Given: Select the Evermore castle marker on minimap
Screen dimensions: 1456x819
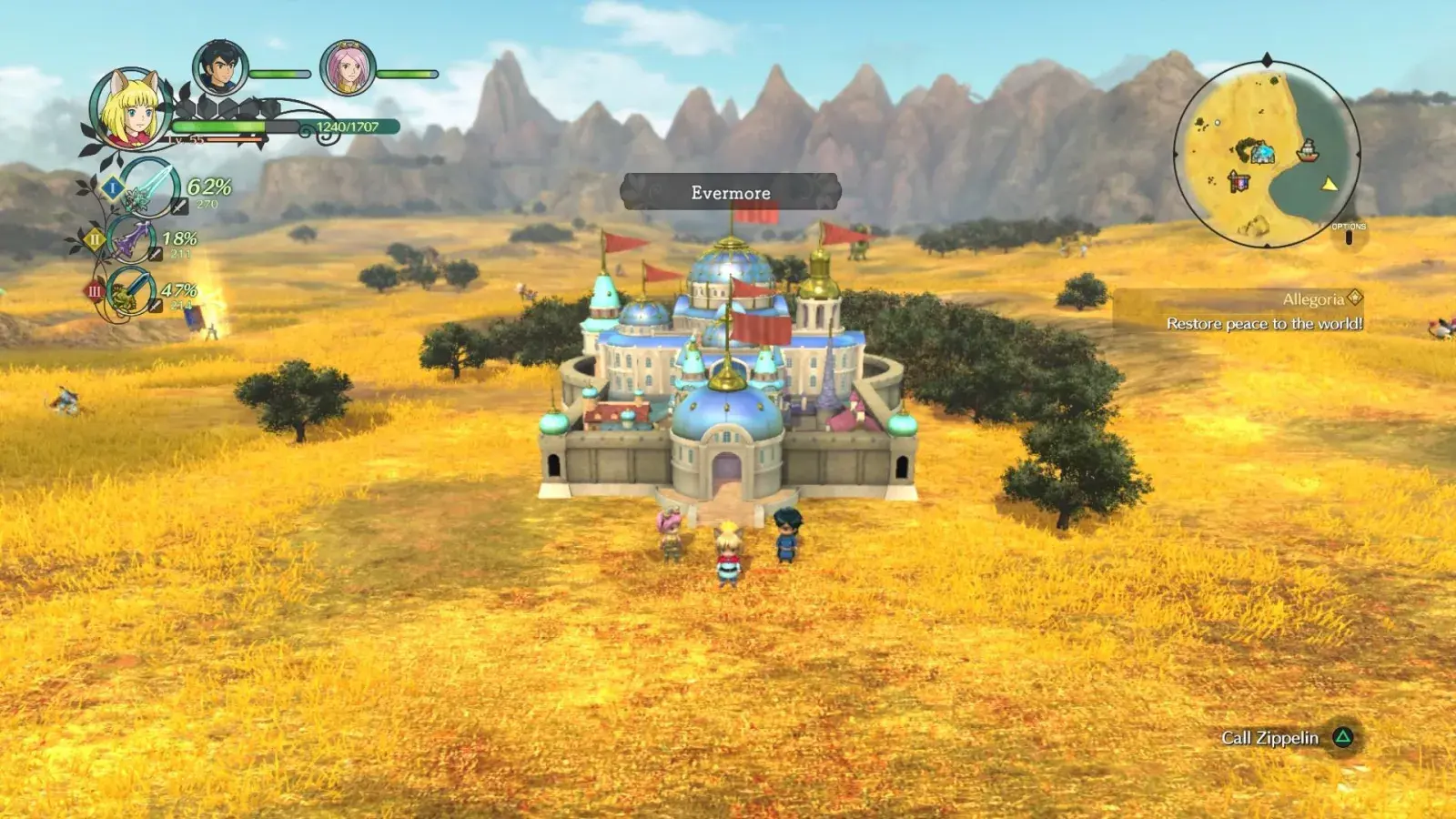Looking at the screenshot, I should pyautogui.click(x=1259, y=152).
